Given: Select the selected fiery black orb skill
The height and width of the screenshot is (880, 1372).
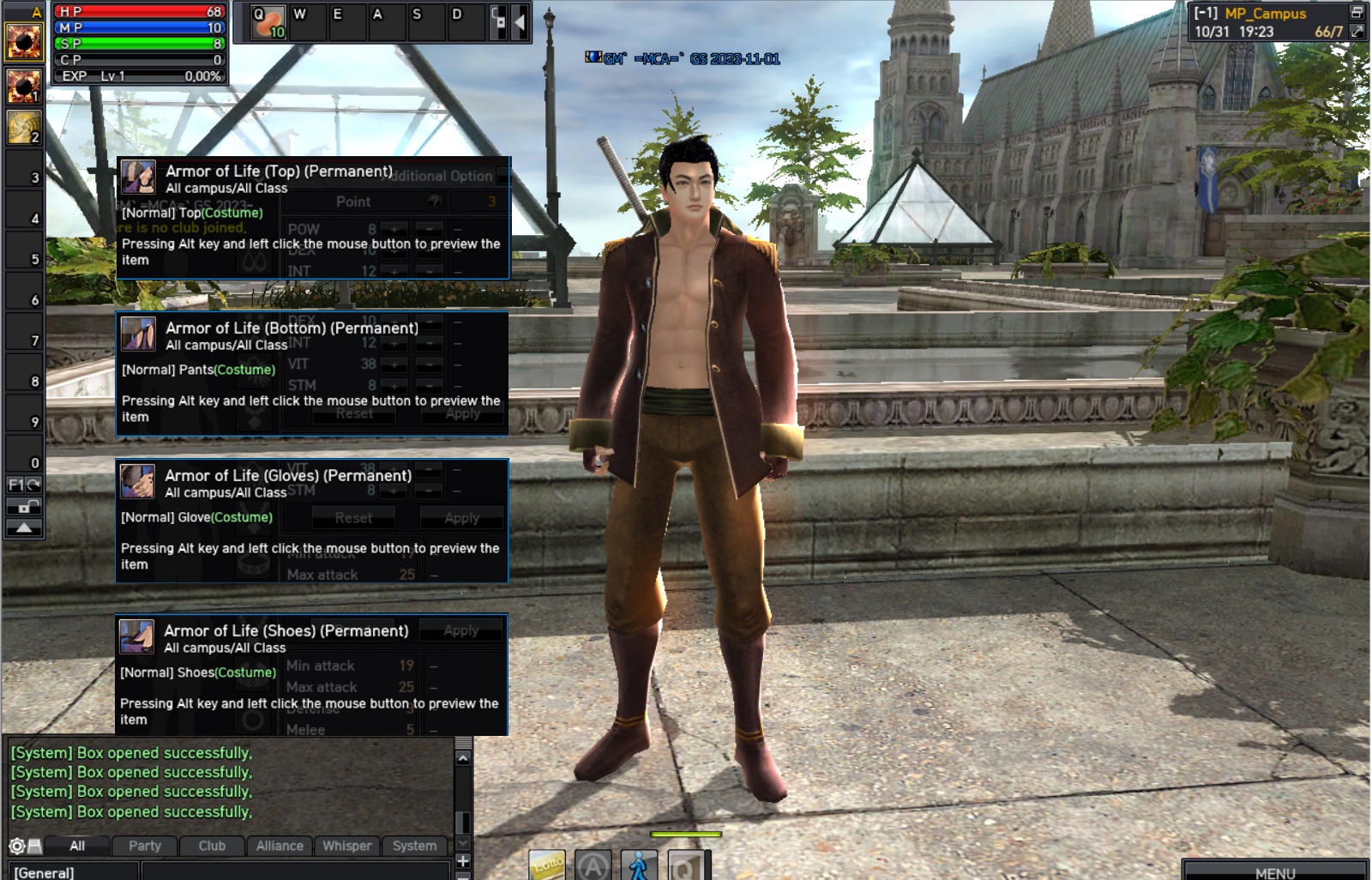Looking at the screenshot, I should (x=24, y=41).
